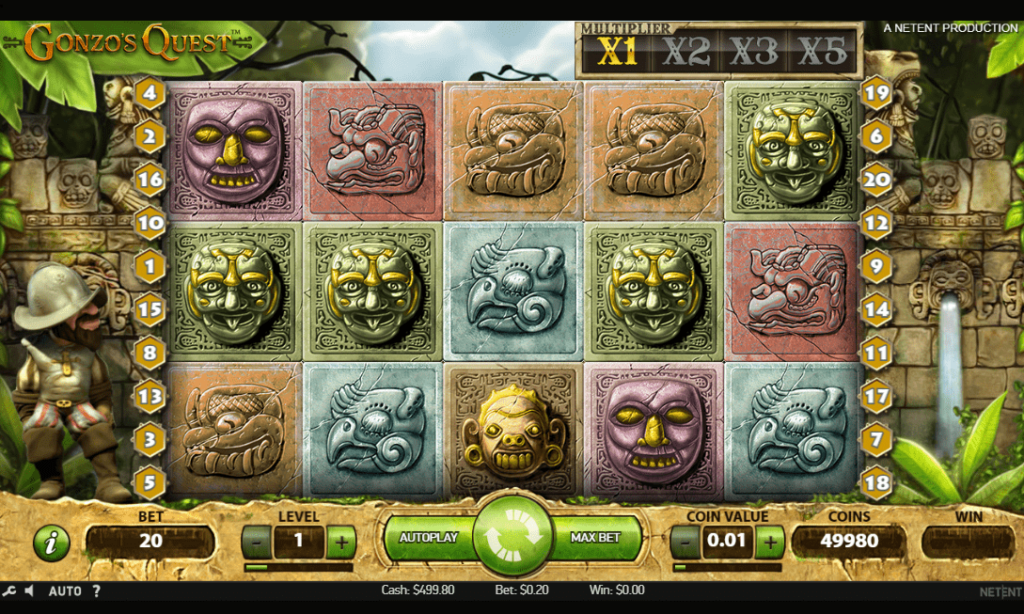Viewport: 1024px width, 614px height.
Task: Spin the reels with the green button
Action: pos(513,537)
